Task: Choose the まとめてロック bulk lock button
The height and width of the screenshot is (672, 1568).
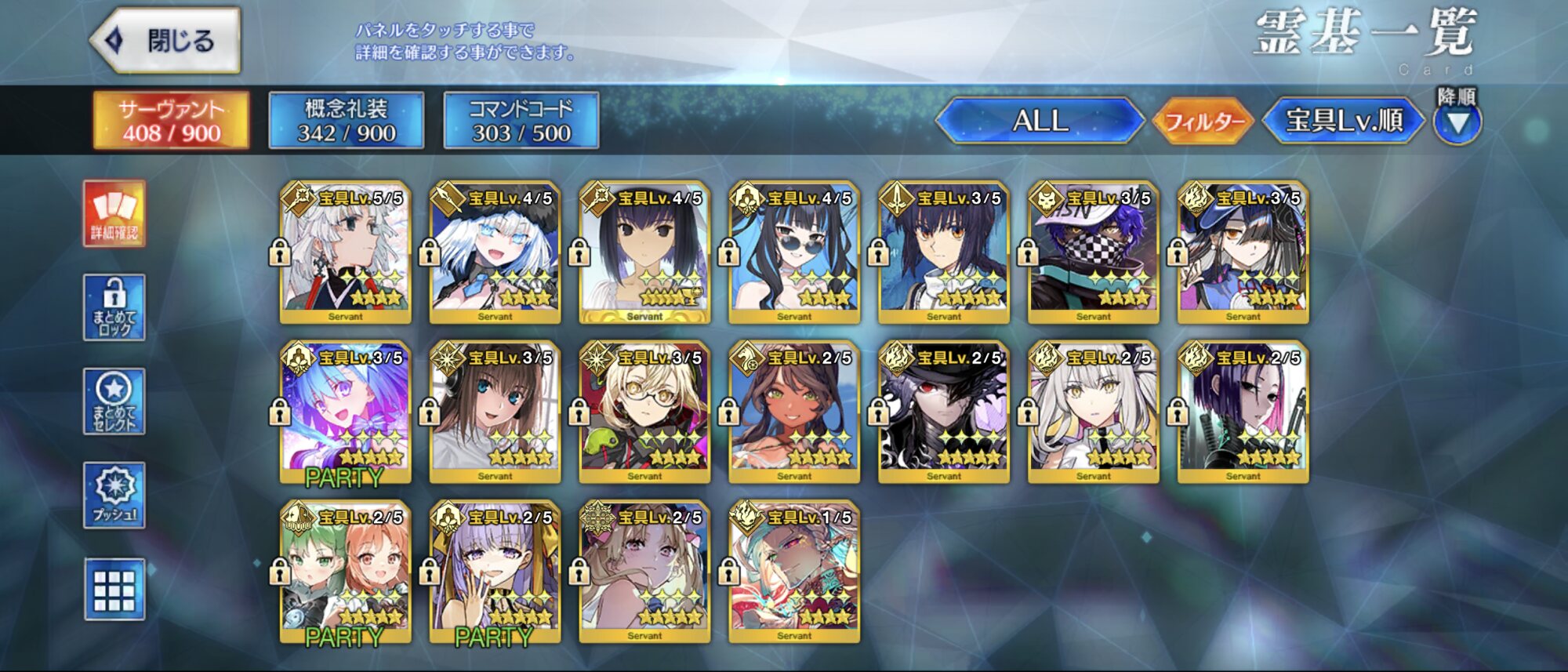Action: click(x=114, y=307)
